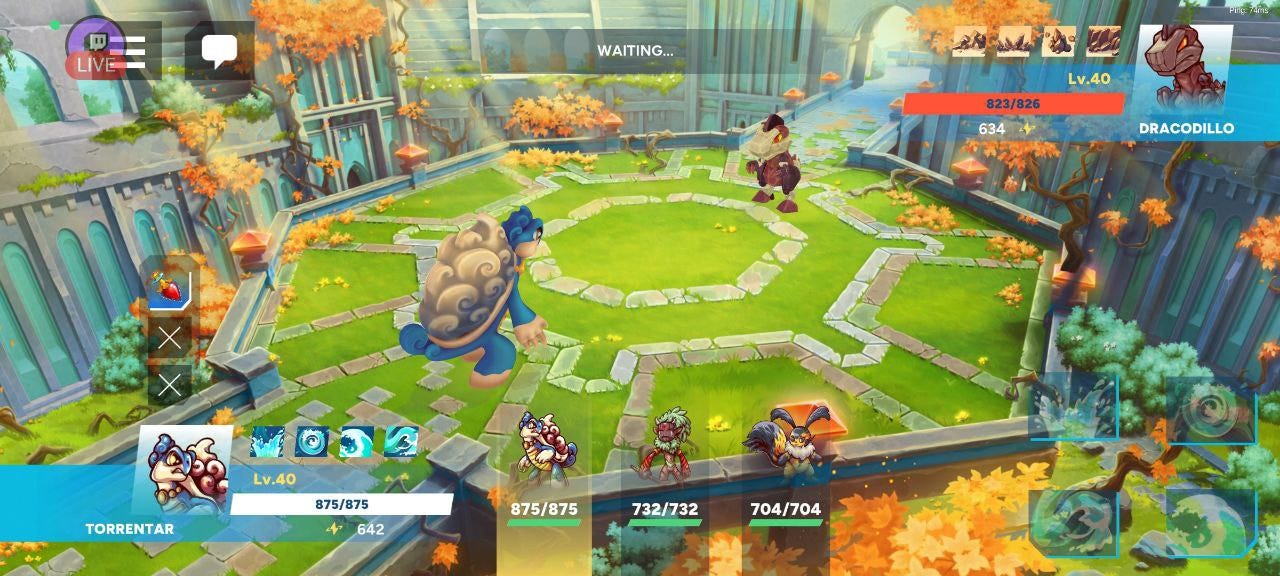Use the curling wave attack button
This screenshot has height=576, width=1280.
click(x=1073, y=520)
